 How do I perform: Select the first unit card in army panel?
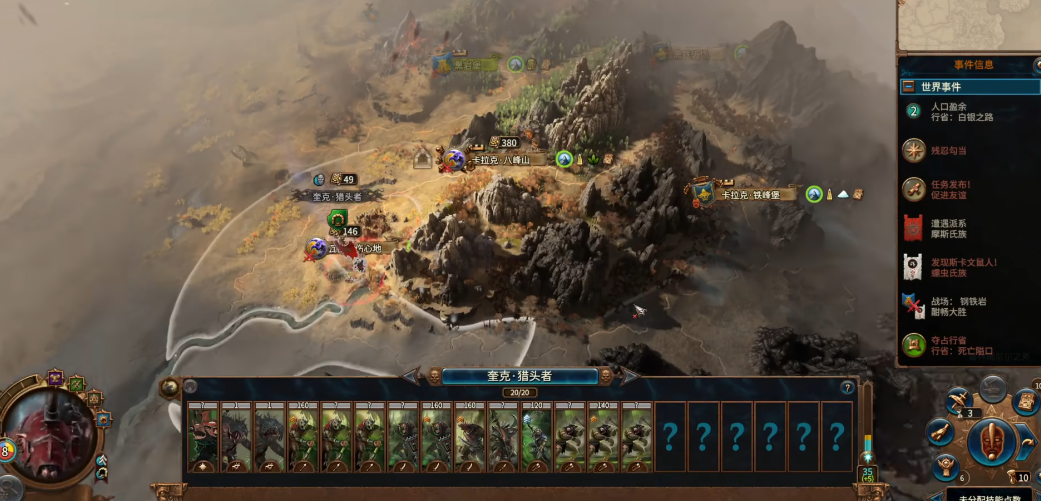coord(203,436)
